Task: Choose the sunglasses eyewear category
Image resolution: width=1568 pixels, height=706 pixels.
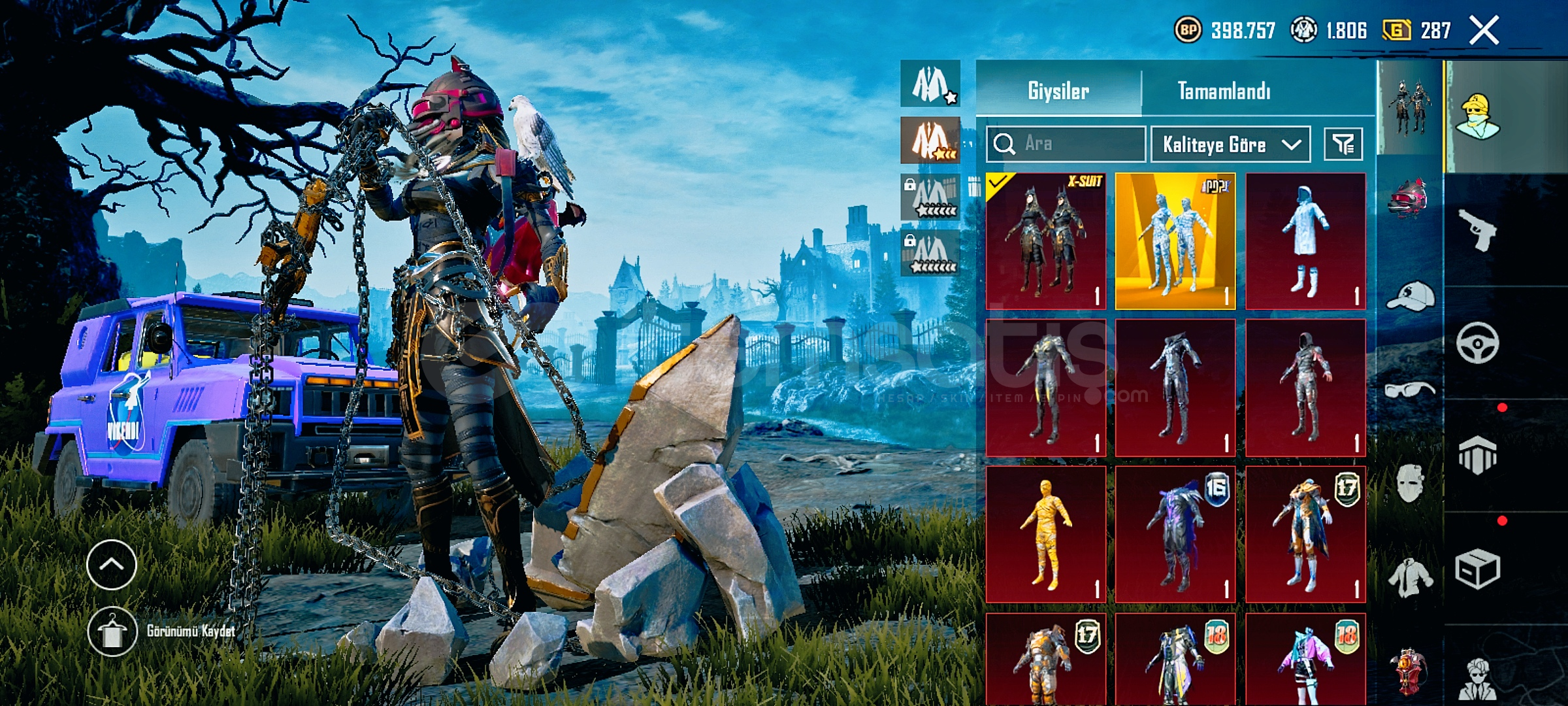Action: pyautogui.click(x=1409, y=390)
